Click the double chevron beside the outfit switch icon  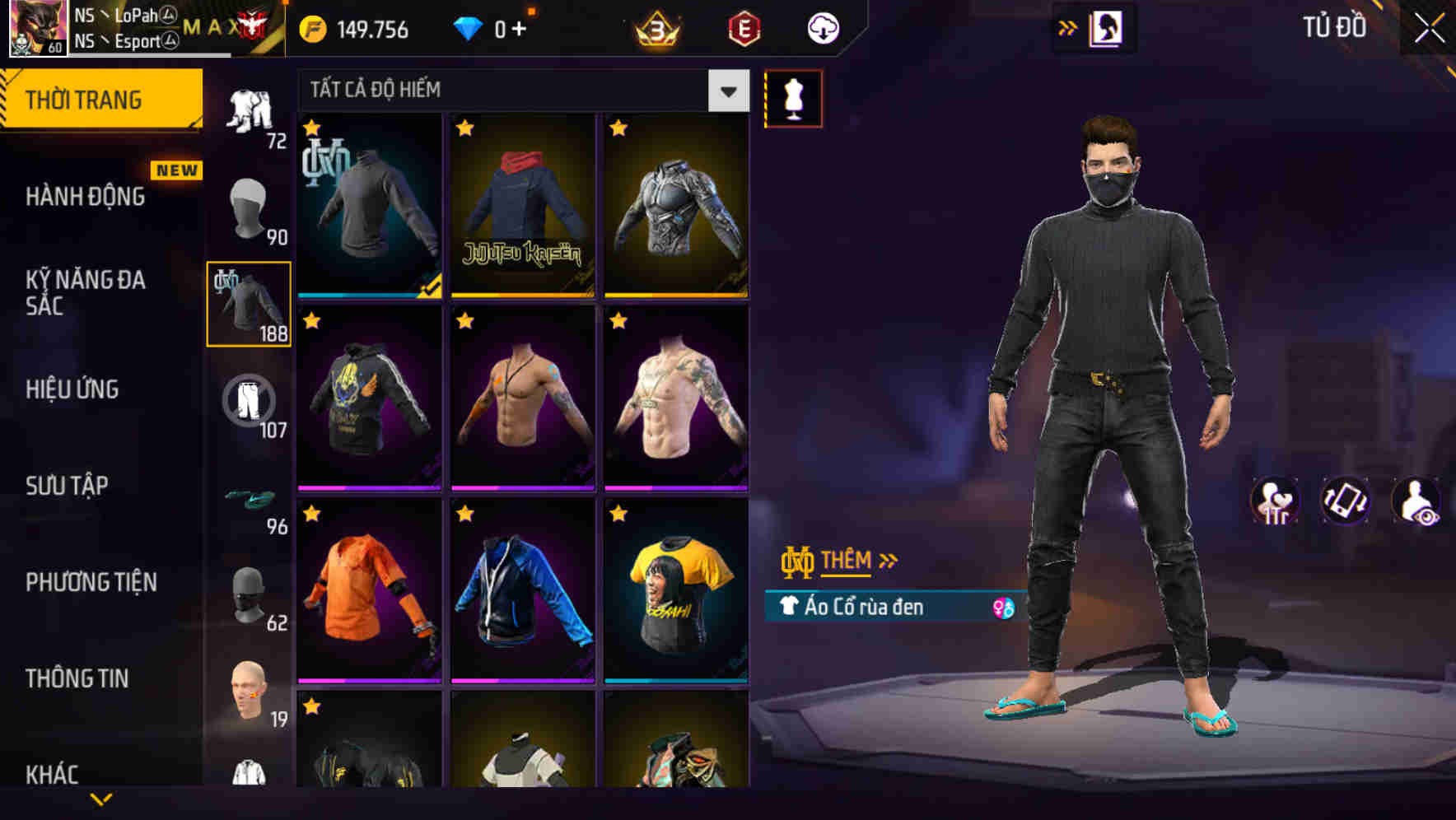pos(1068,26)
